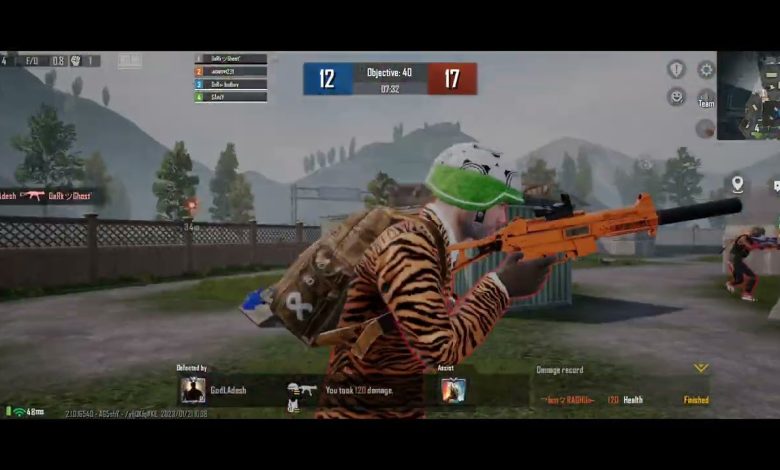
Task: Select the second teammate row in list
Action: 231,72
